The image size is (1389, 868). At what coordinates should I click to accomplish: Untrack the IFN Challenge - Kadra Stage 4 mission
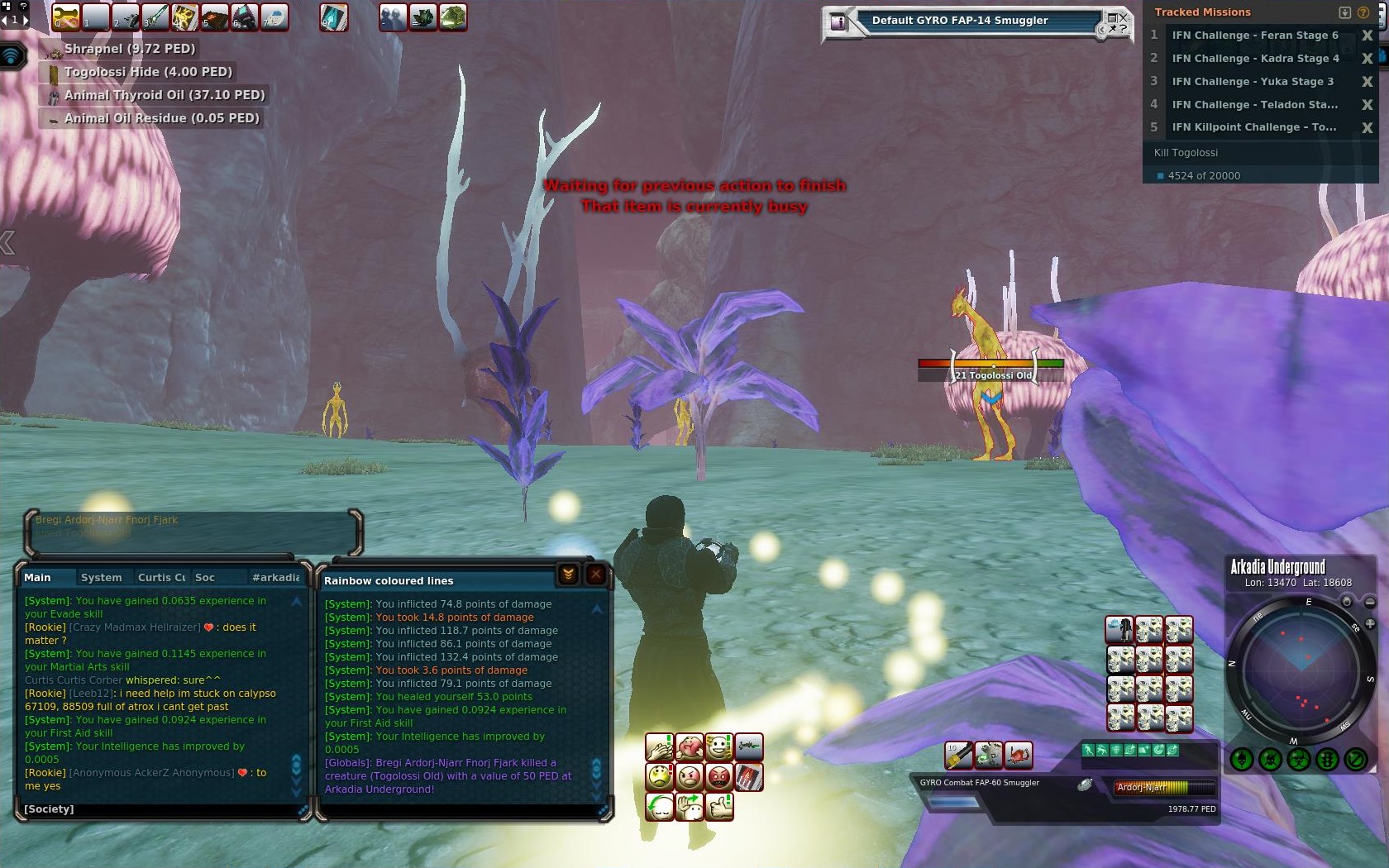pyautogui.click(x=1367, y=59)
